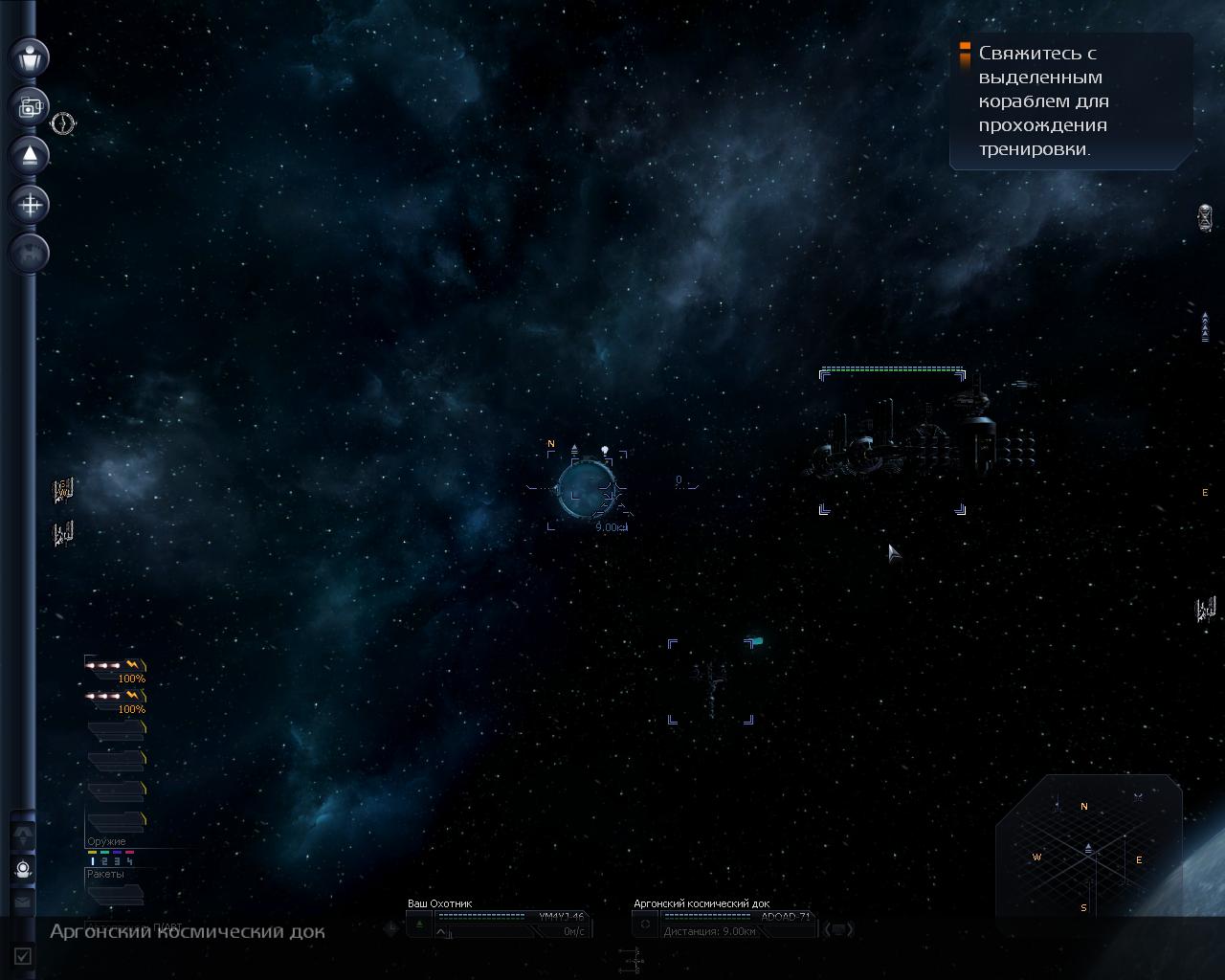Select the first laser weapon slot
Screen dimensions: 1225x980
tap(115, 666)
